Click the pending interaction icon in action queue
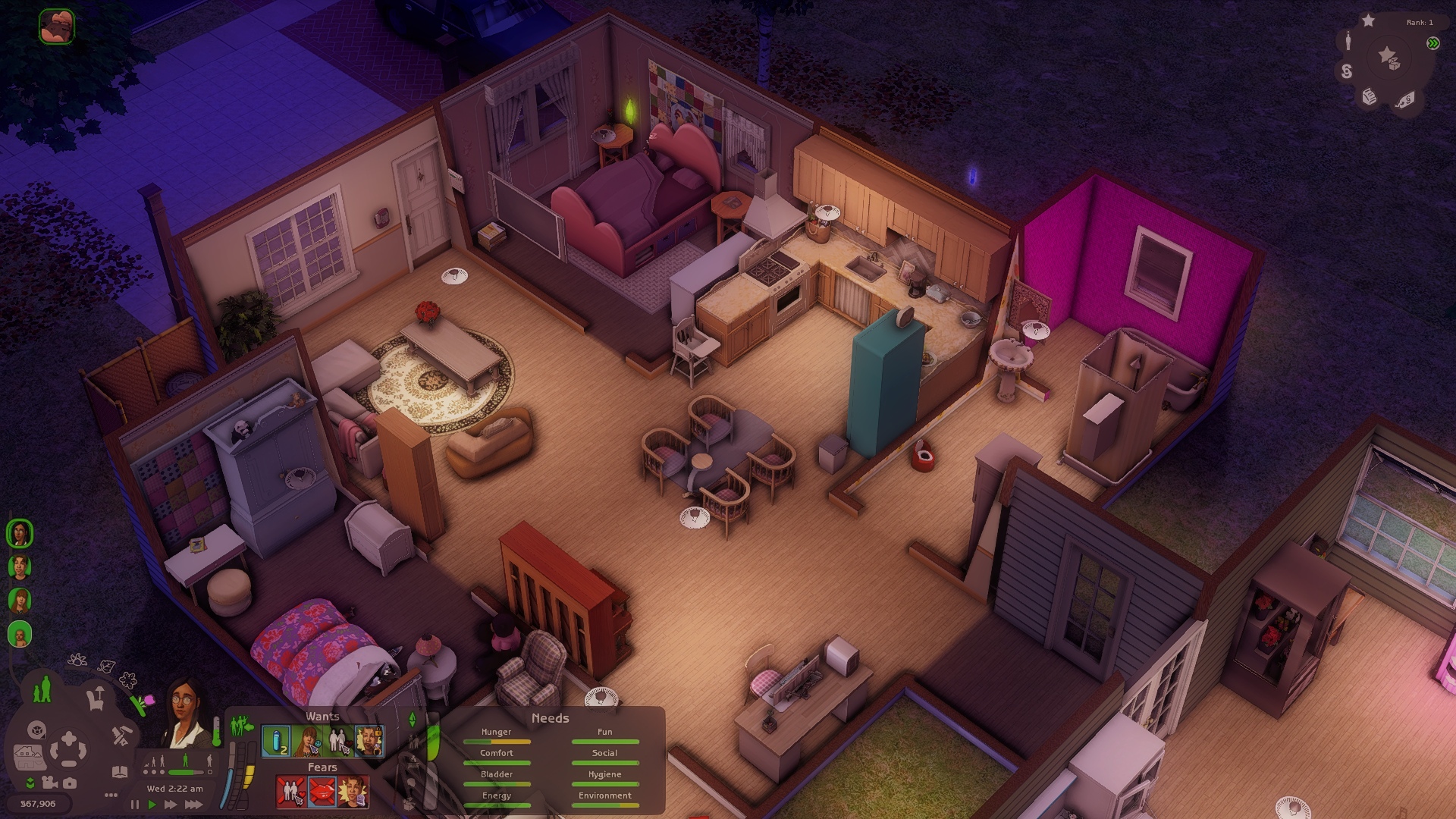 click(57, 27)
